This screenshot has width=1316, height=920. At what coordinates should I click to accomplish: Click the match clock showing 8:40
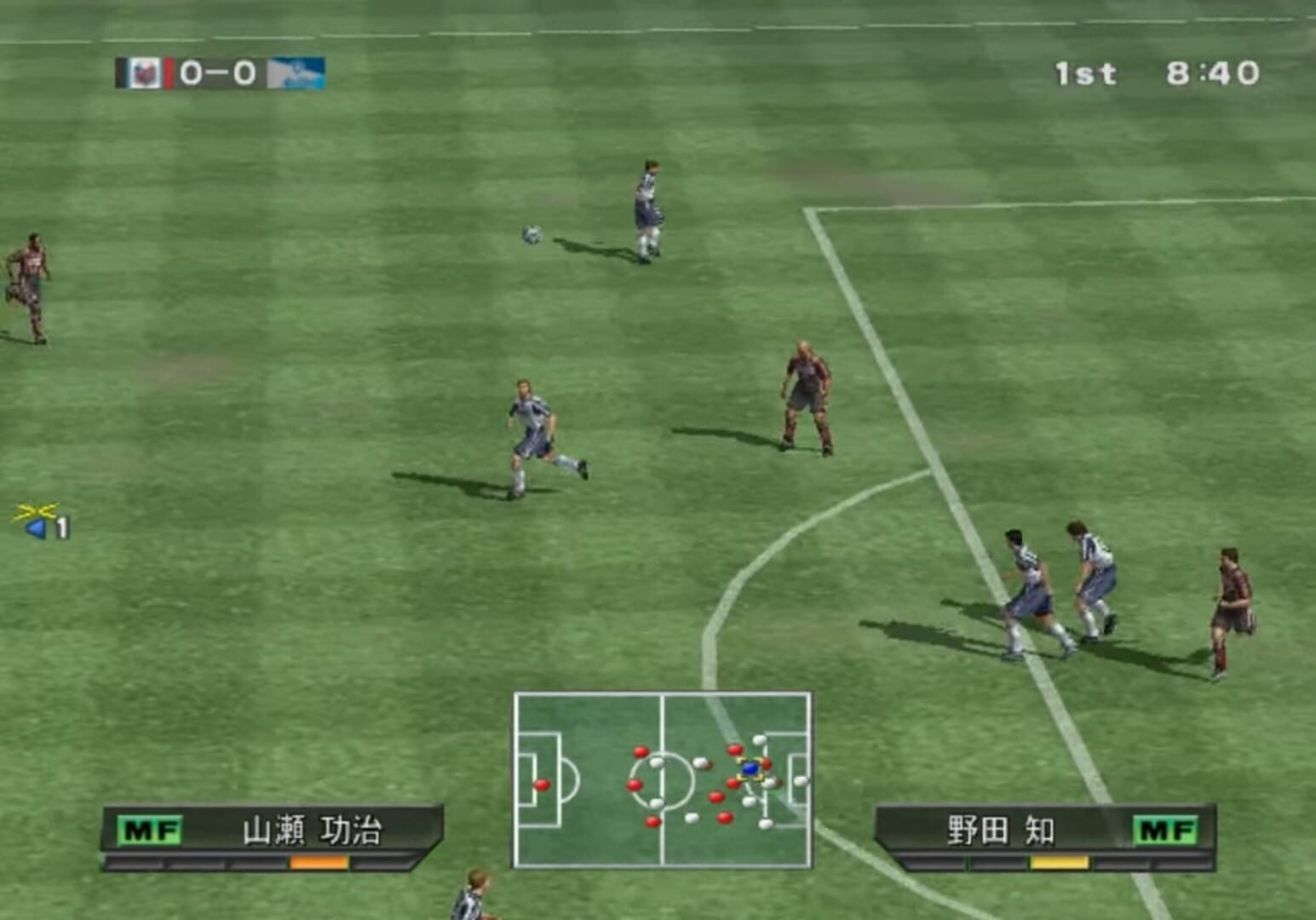coord(1213,72)
